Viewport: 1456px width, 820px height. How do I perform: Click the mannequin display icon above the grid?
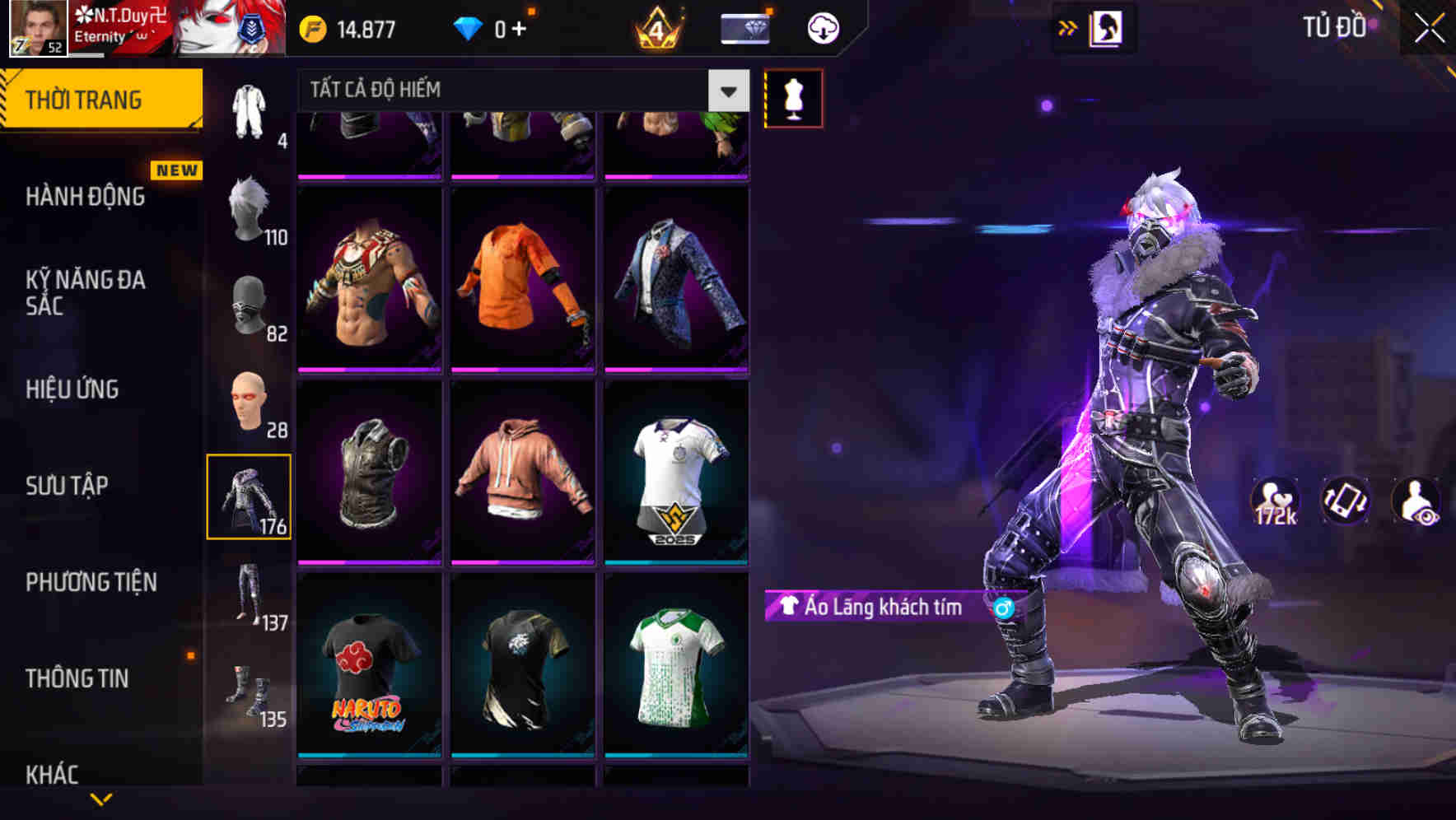click(x=793, y=98)
